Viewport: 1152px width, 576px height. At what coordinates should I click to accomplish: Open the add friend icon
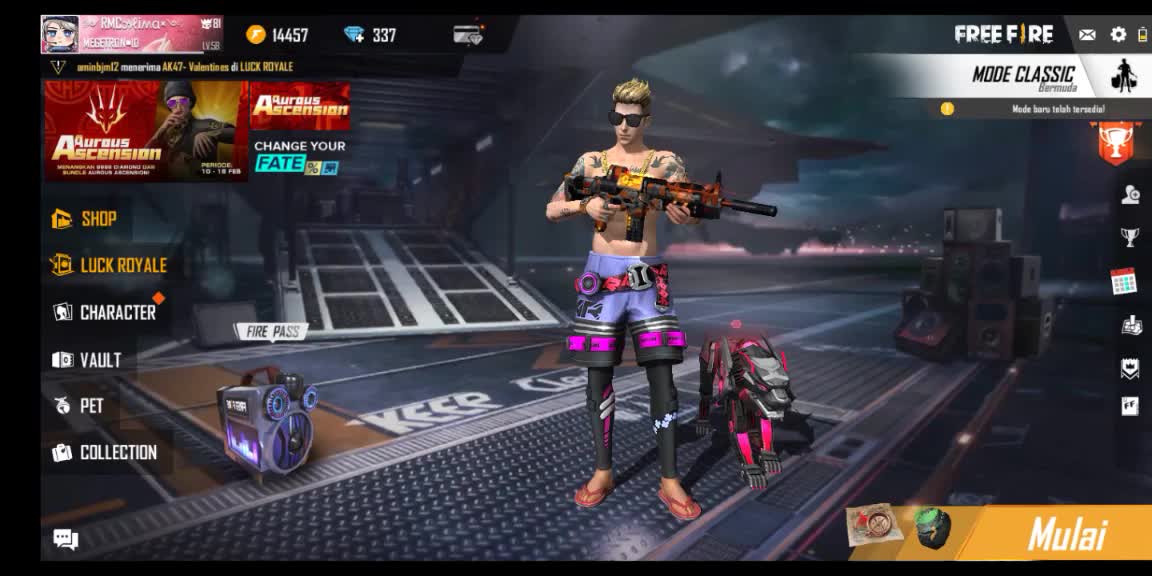click(1130, 195)
